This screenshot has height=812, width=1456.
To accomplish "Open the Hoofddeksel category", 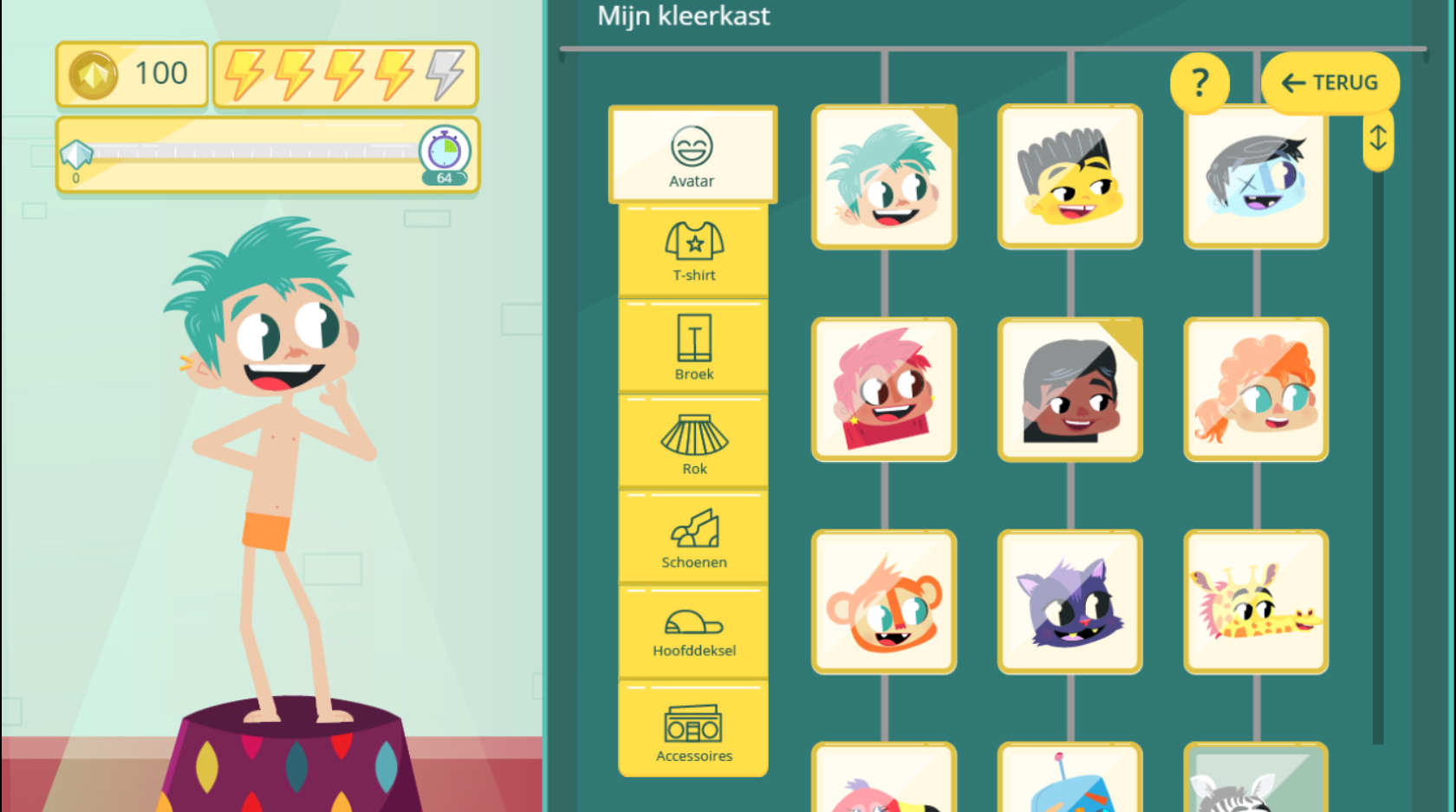I will click(693, 633).
